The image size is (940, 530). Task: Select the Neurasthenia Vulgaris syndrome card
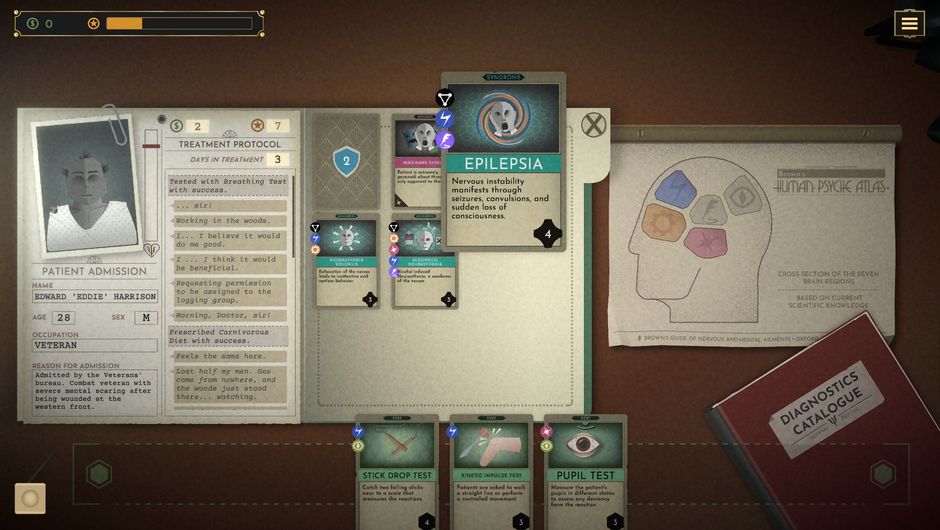point(346,260)
